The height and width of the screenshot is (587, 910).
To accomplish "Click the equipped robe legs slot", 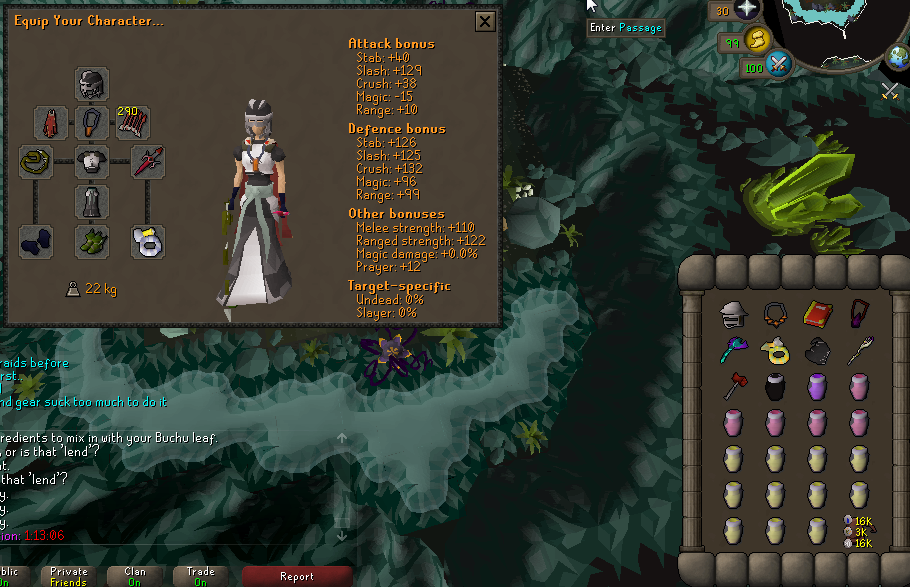I will point(92,201).
